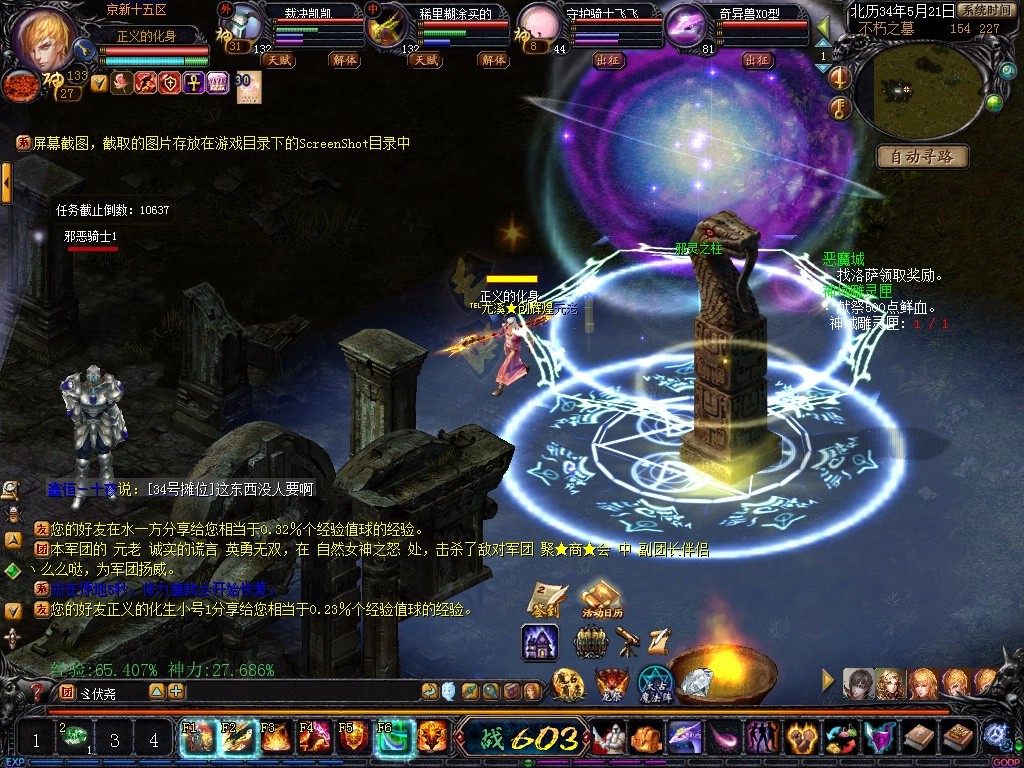This screenshot has height=768, width=1024.
Task: Open 天赋 talents for pet 裁决凯凯
Action: point(277,60)
